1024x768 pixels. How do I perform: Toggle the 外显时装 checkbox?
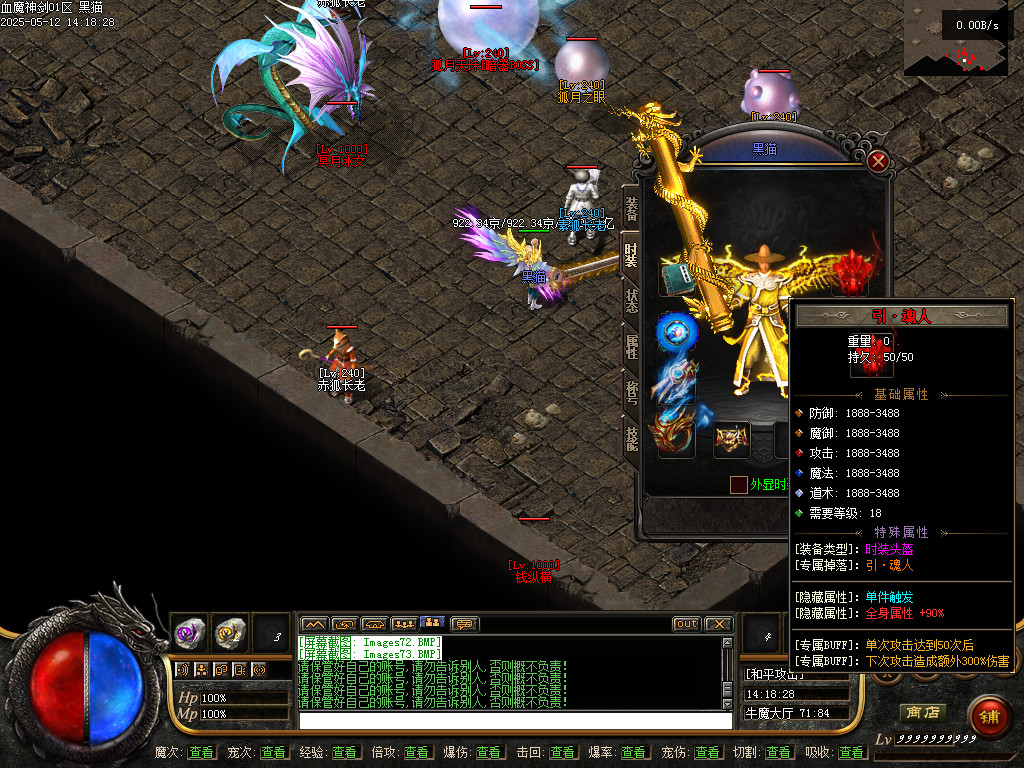738,485
